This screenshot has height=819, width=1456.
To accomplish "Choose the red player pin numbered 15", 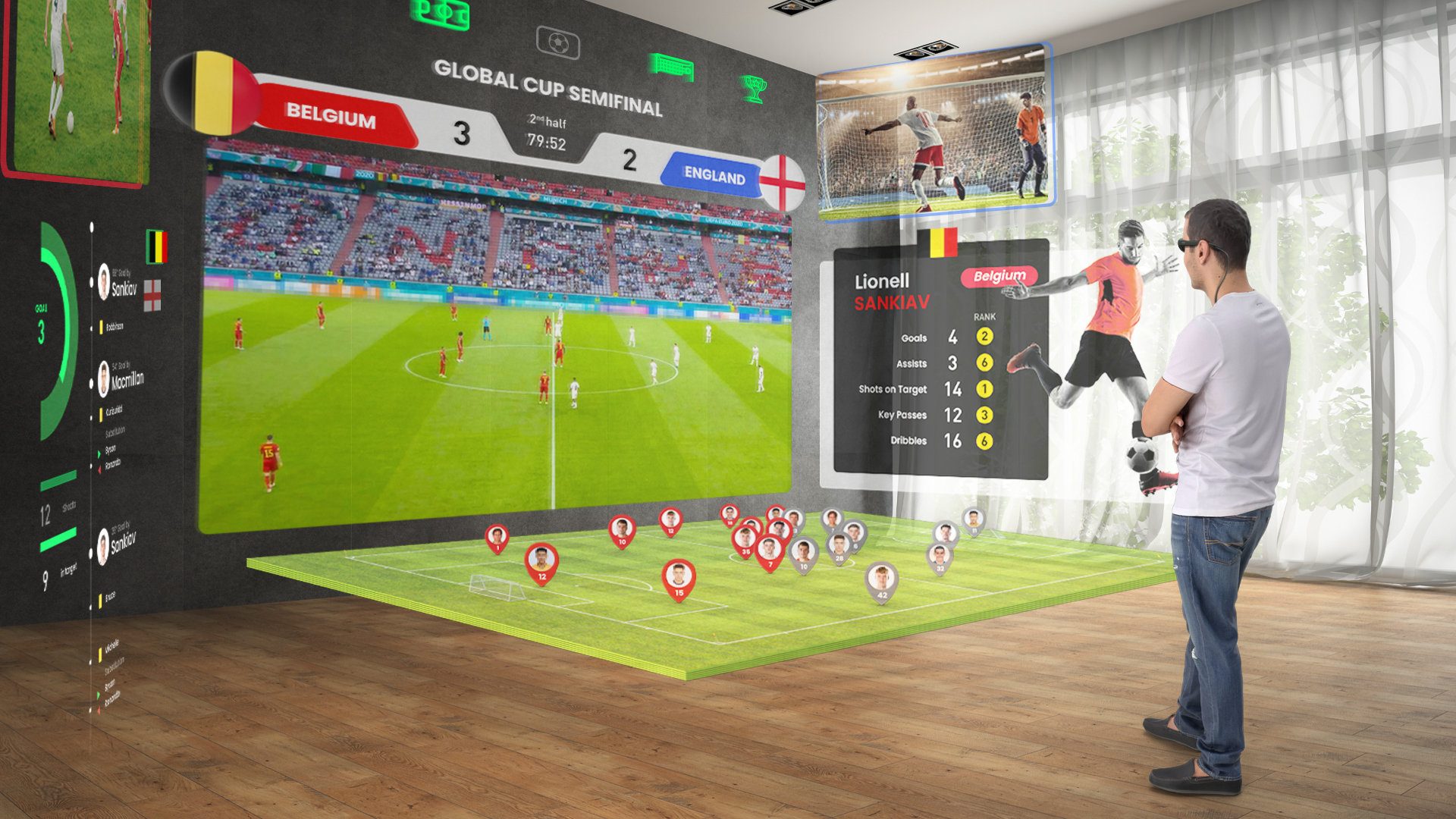I will [679, 578].
